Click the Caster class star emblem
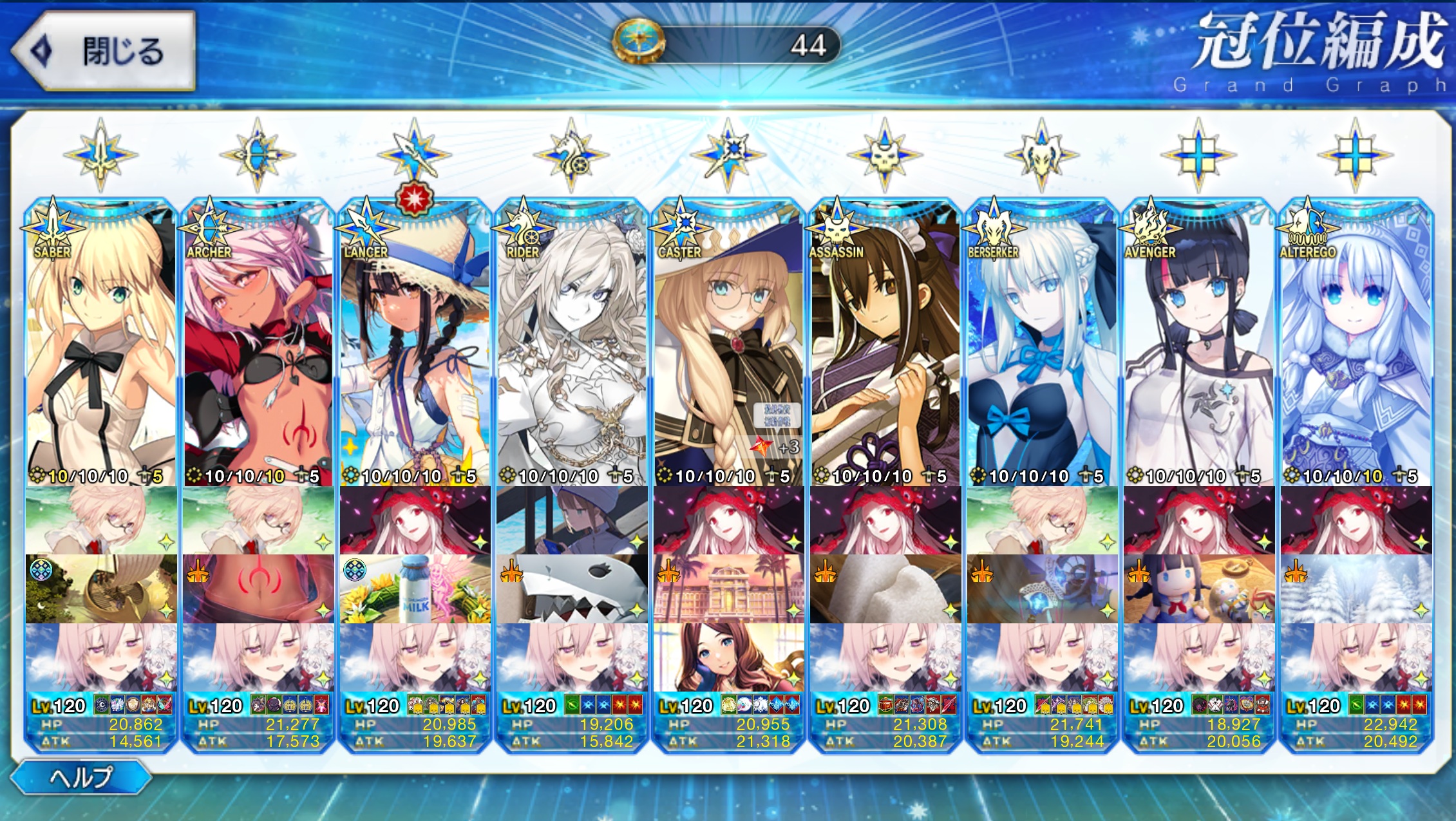Viewport: 1456px width, 821px height. coord(728,155)
